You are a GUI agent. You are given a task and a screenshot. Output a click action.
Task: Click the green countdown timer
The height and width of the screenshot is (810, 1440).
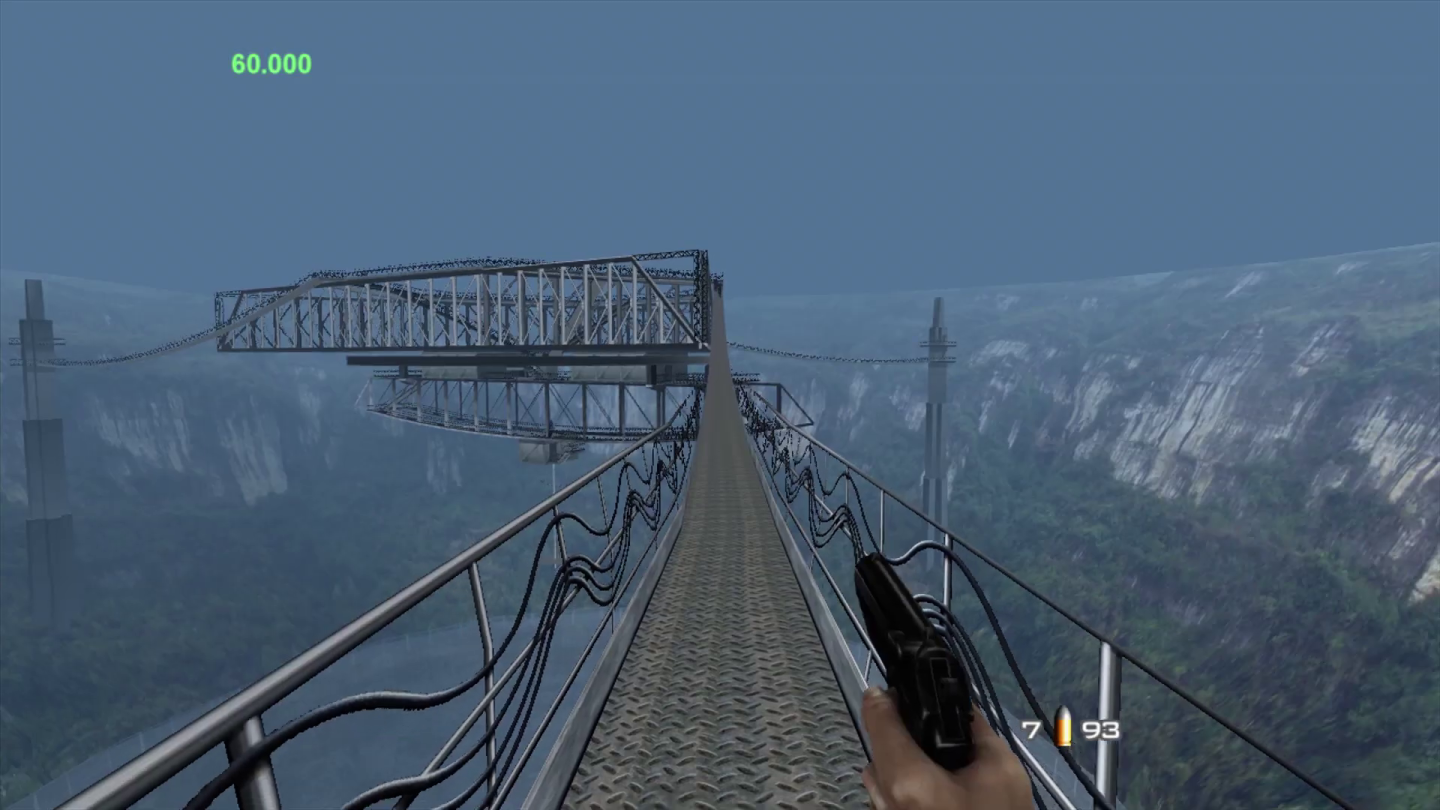click(x=272, y=64)
